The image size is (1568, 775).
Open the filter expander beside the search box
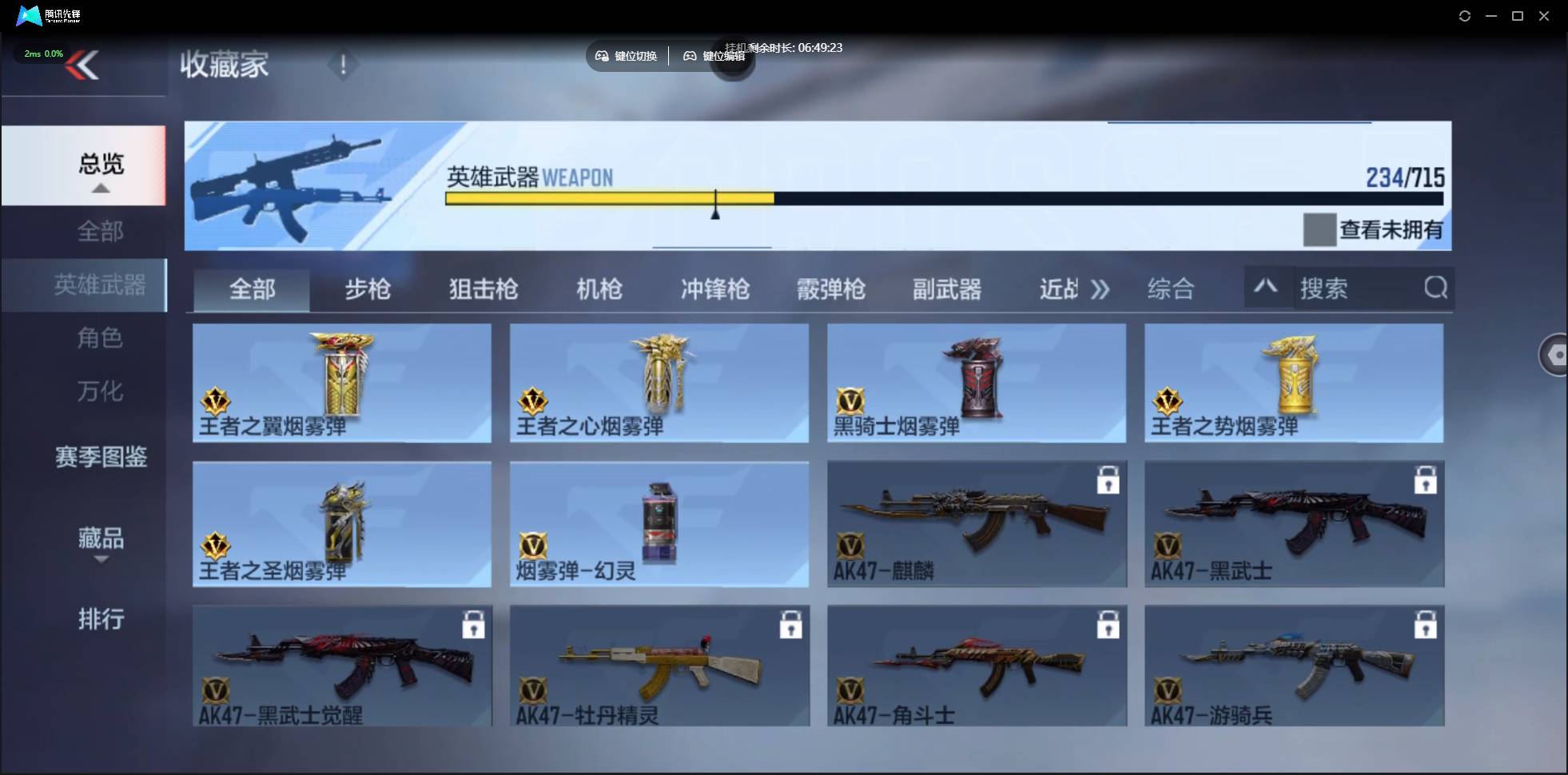point(1265,286)
